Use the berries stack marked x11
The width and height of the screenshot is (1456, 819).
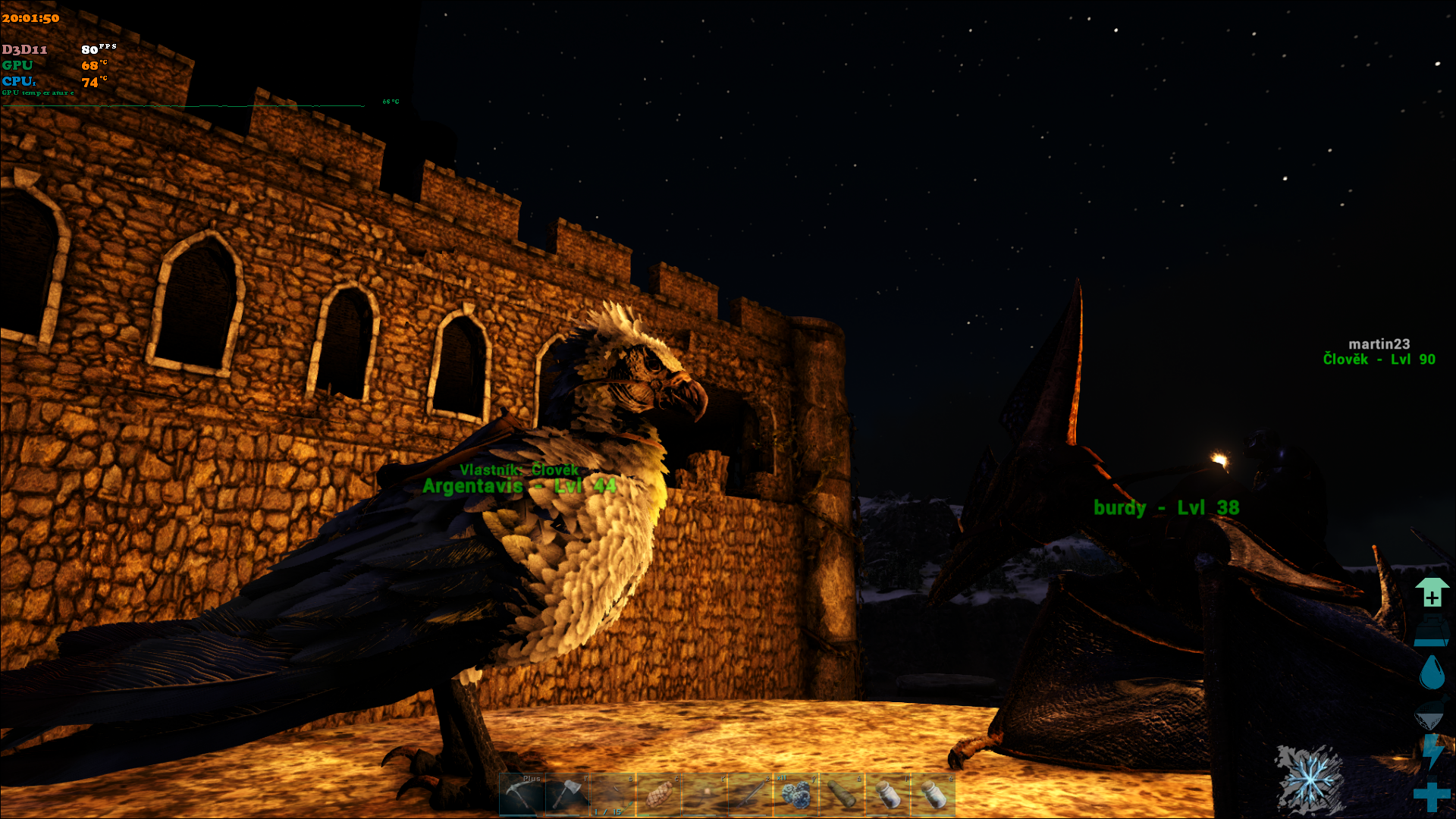[795, 795]
